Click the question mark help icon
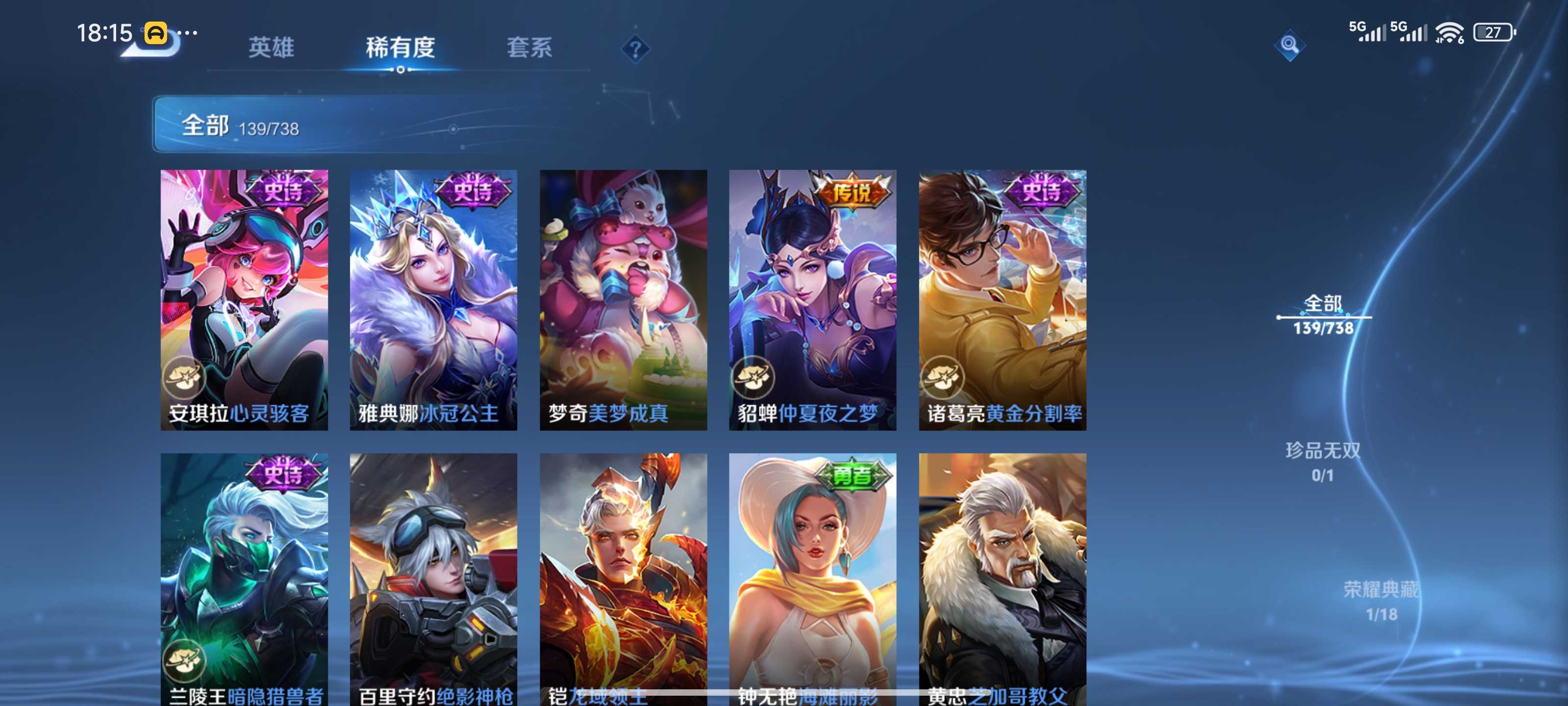This screenshot has width=1568, height=706. click(x=635, y=49)
